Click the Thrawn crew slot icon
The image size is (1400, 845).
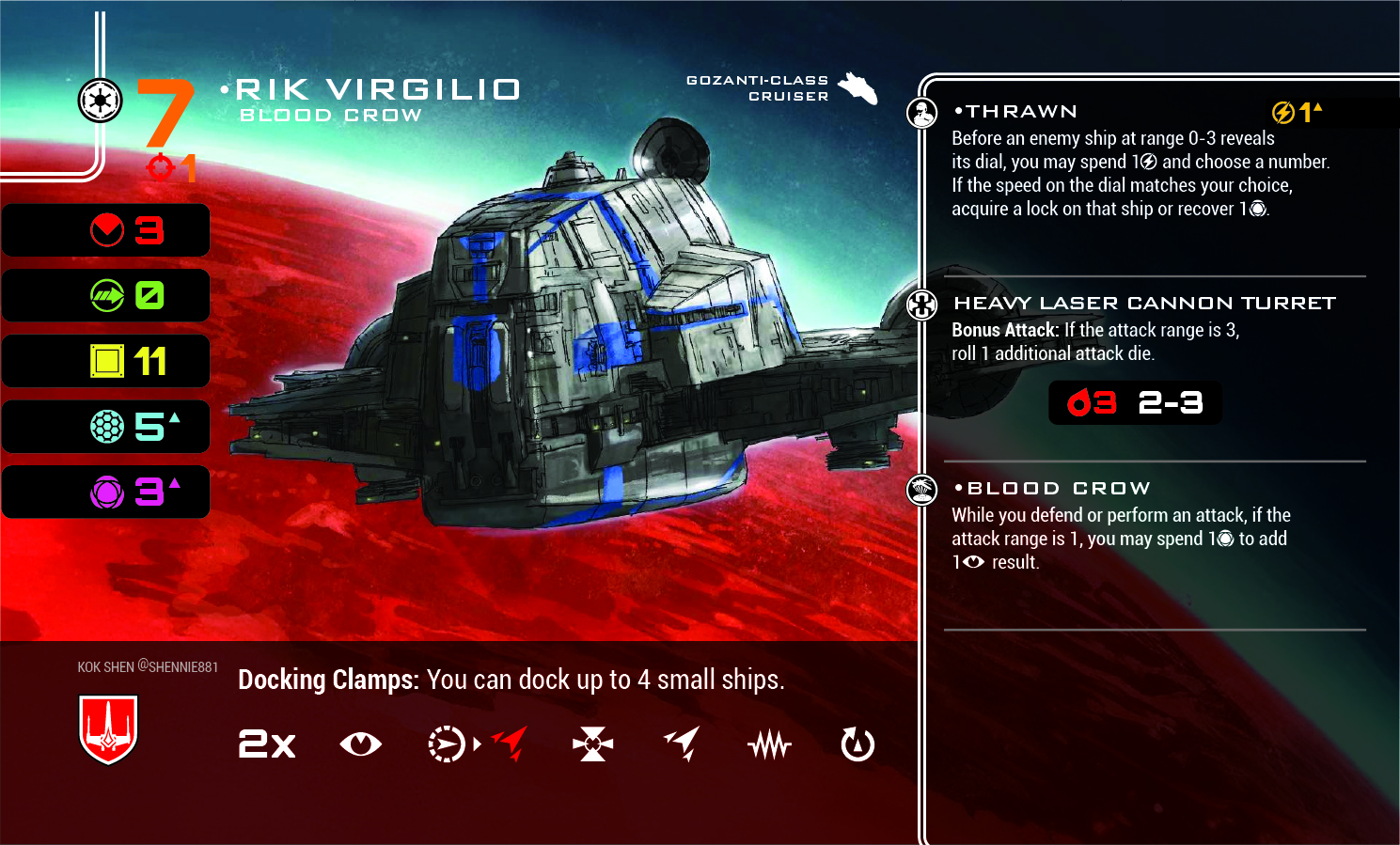coord(922,114)
